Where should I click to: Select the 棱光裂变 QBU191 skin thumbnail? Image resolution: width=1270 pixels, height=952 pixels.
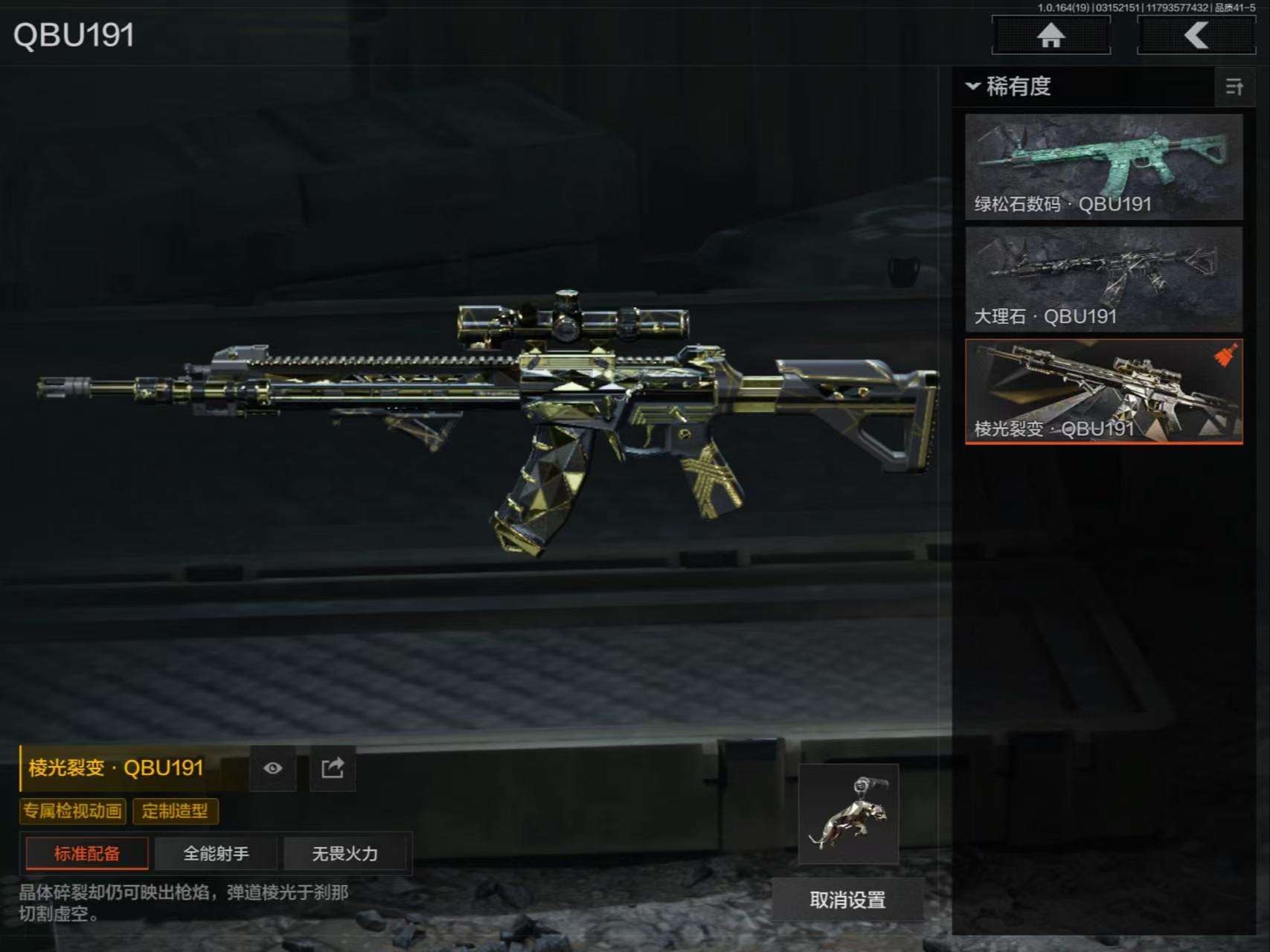coord(1103,391)
